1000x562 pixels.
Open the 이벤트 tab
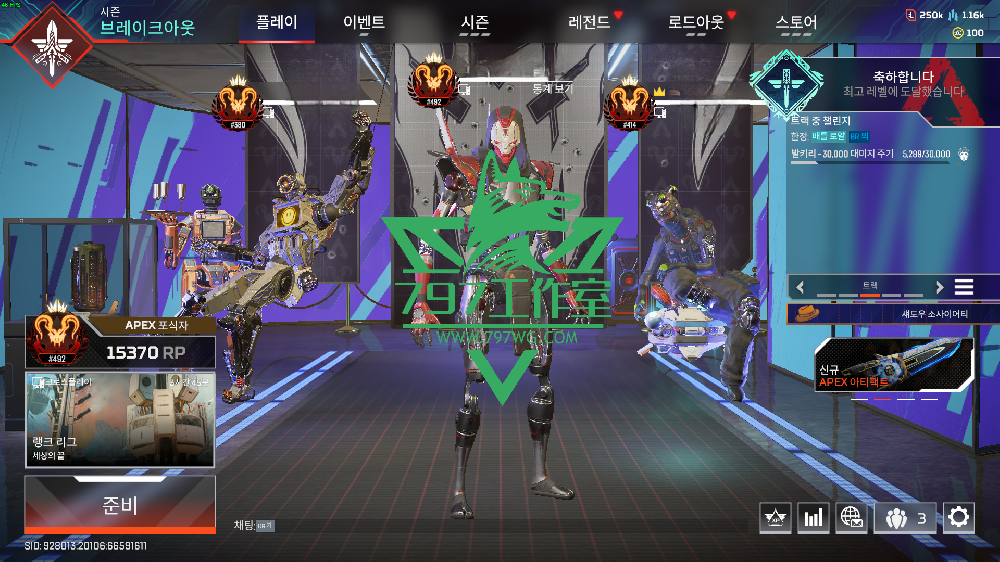363,22
